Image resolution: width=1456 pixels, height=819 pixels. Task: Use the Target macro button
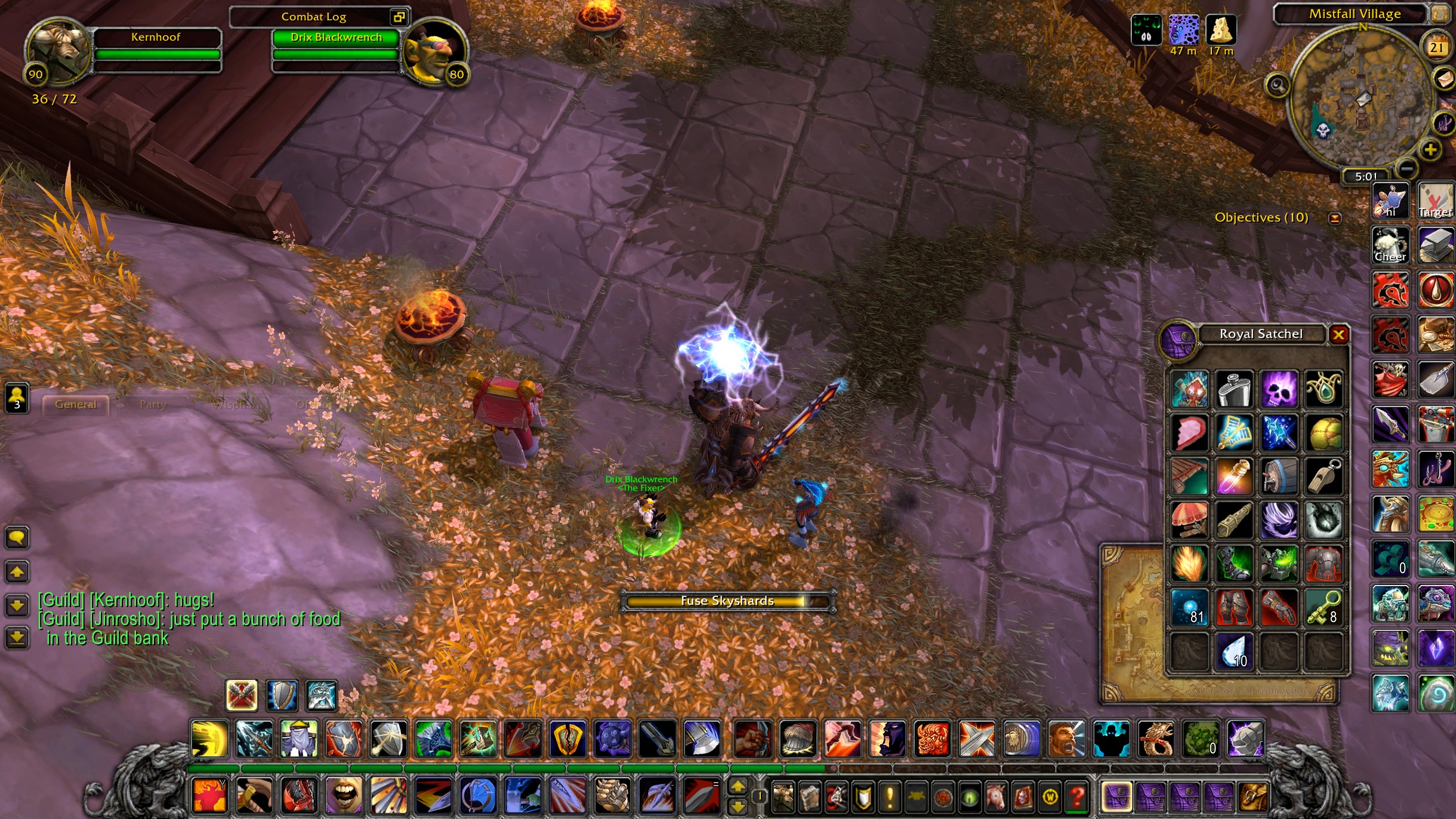pos(1436,201)
